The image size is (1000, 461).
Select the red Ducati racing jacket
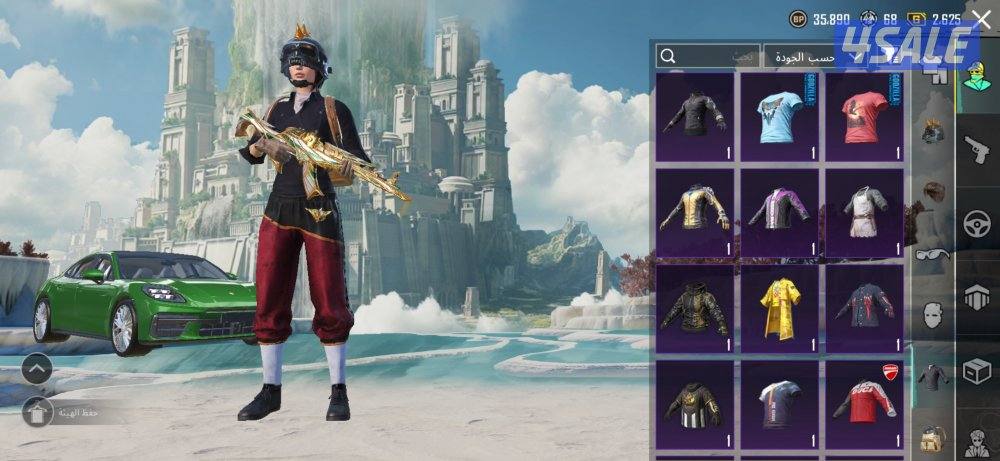click(x=865, y=404)
